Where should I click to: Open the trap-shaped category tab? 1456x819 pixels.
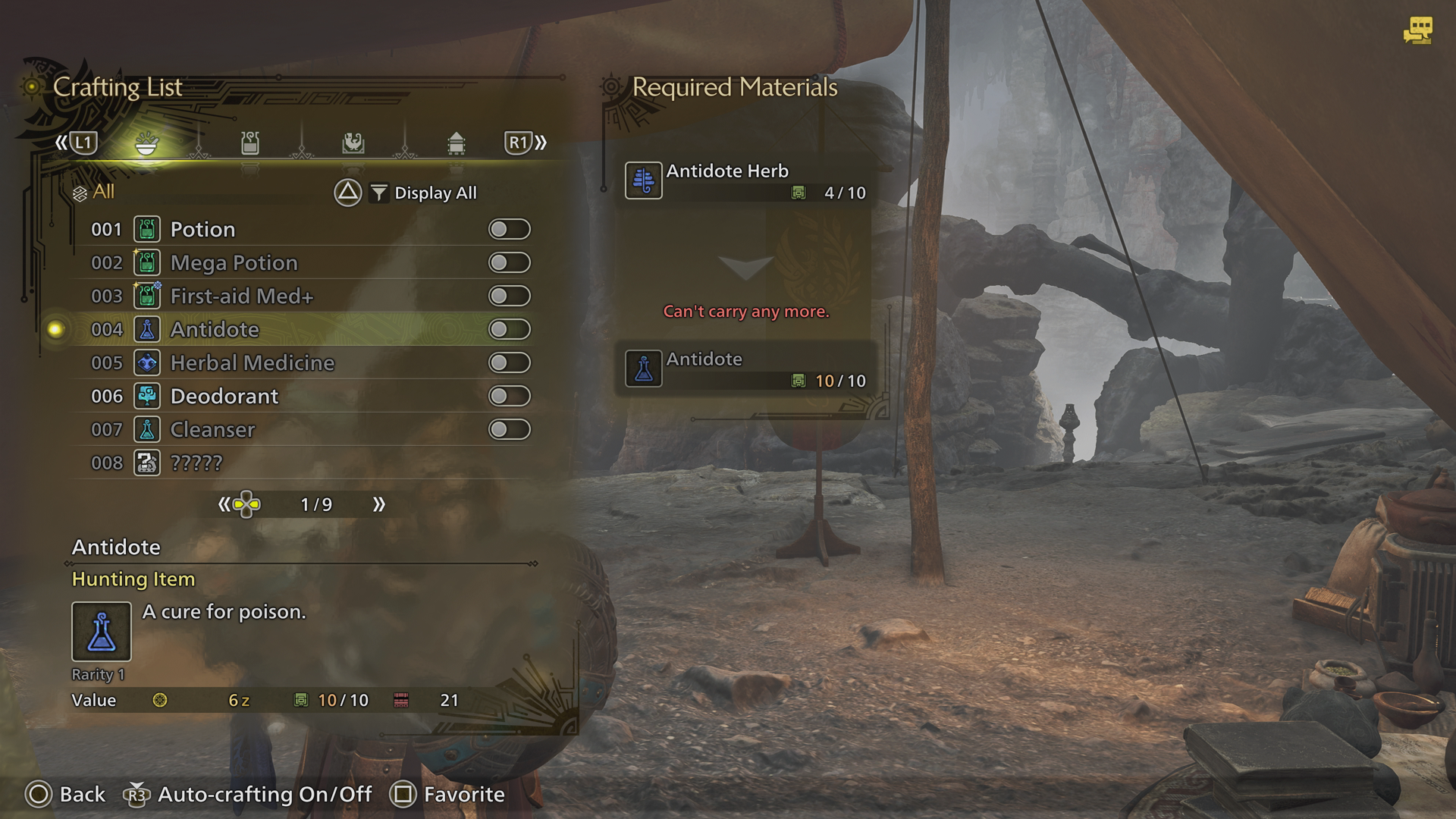tap(456, 143)
